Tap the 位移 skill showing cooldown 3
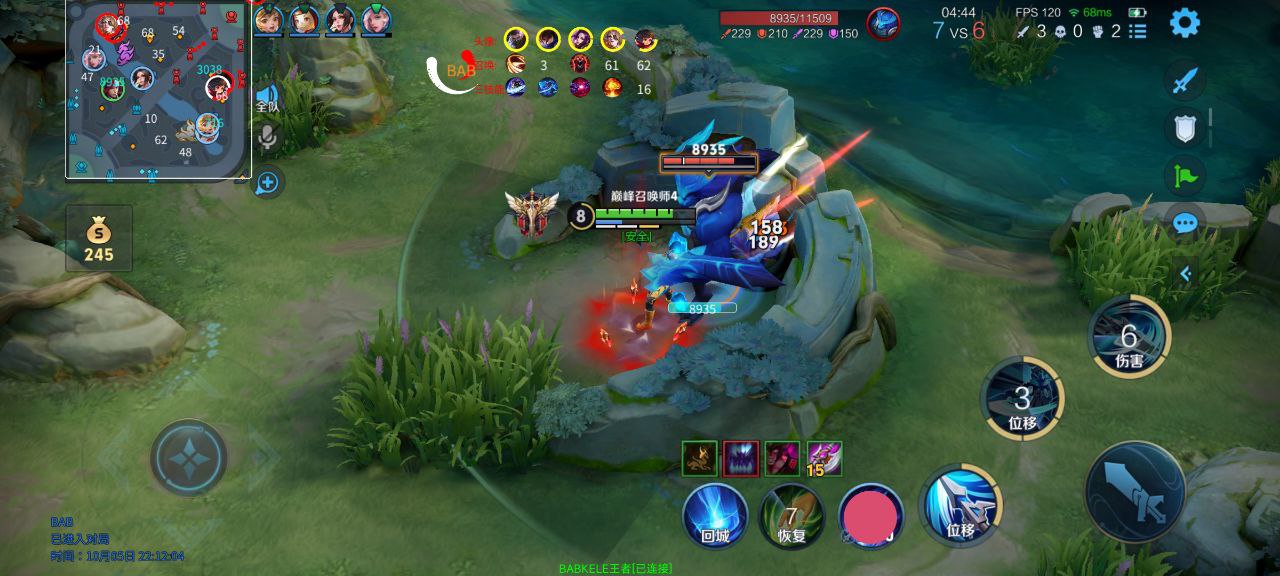 point(1022,398)
